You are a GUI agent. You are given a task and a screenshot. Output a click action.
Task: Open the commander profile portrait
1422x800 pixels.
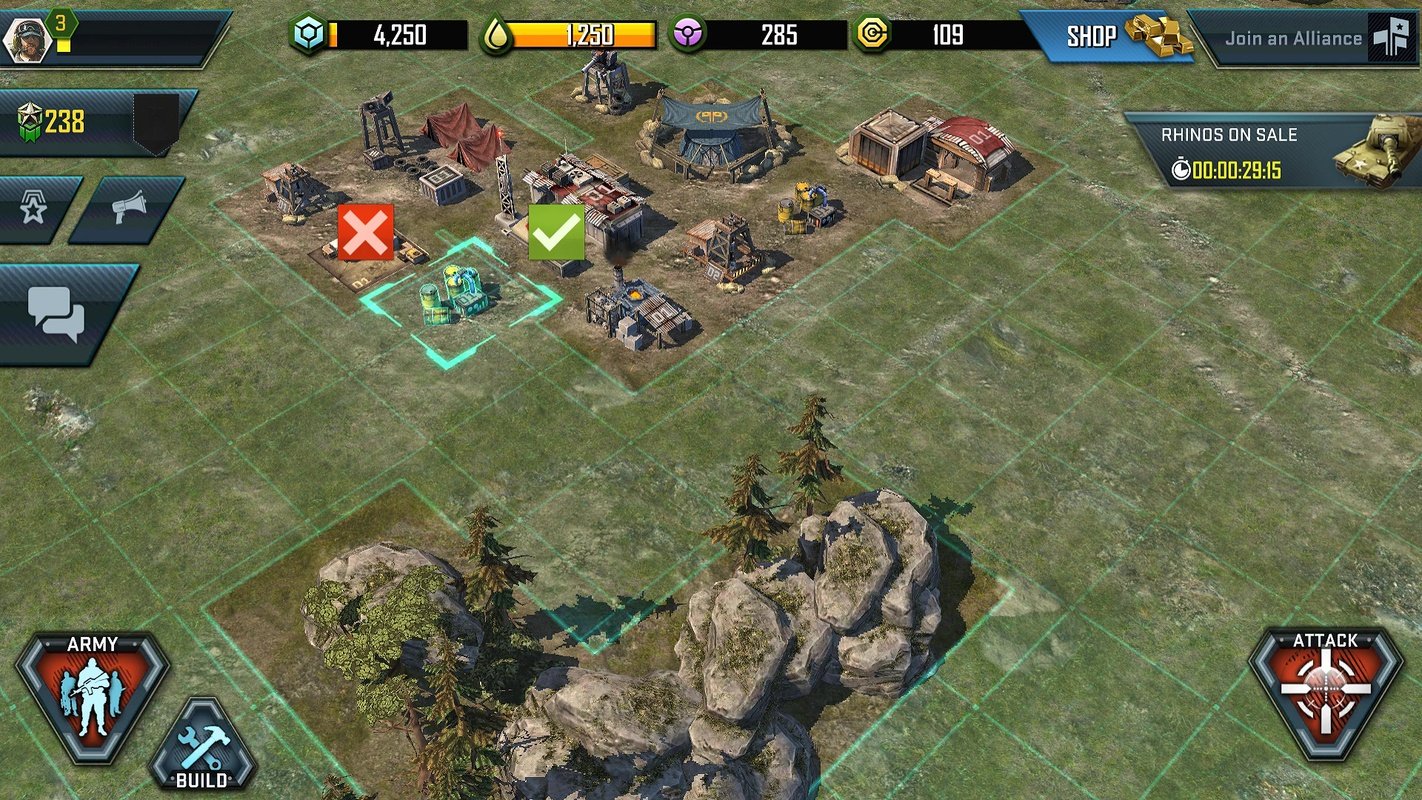point(27,39)
